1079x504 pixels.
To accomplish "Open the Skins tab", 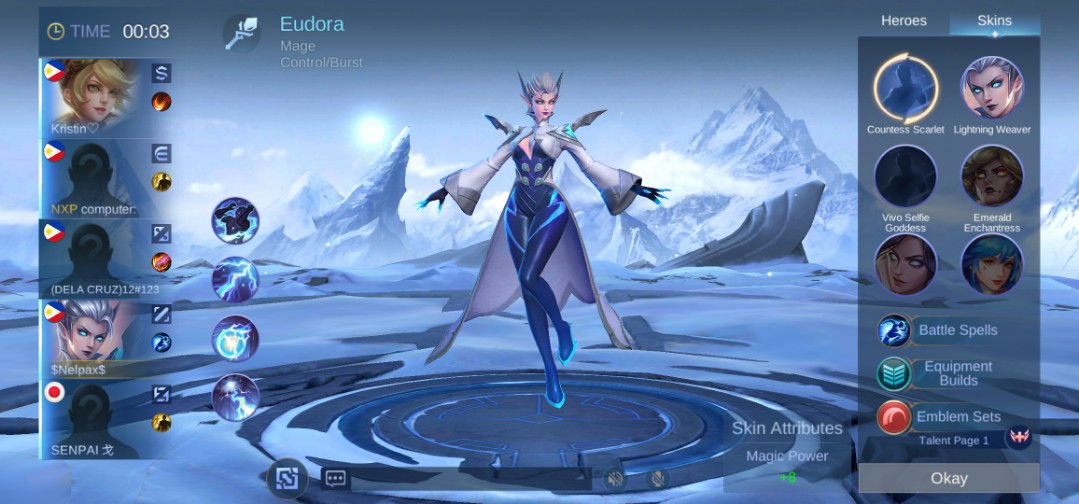I will 994,21.
